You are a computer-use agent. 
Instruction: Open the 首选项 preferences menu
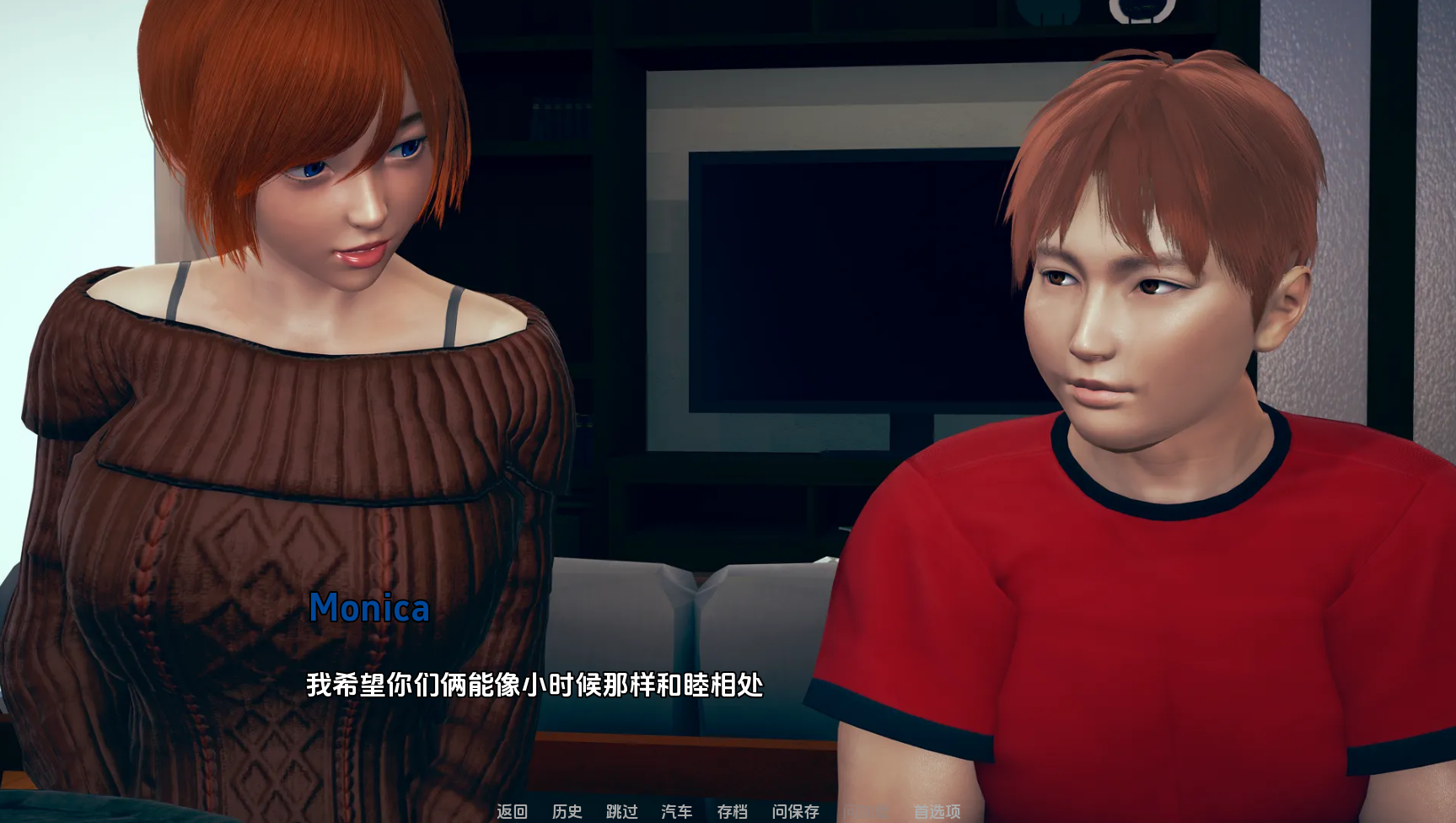pos(937,811)
